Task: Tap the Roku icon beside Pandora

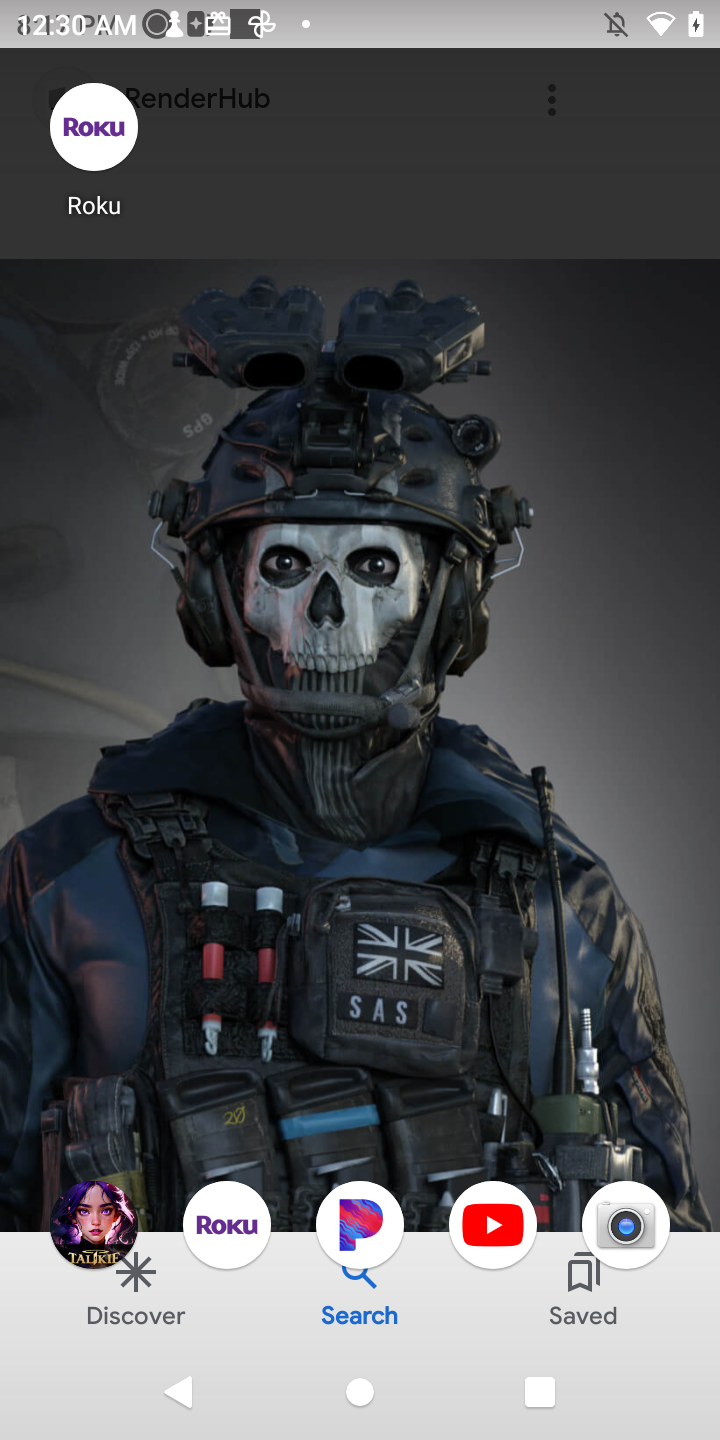Action: (x=227, y=1225)
